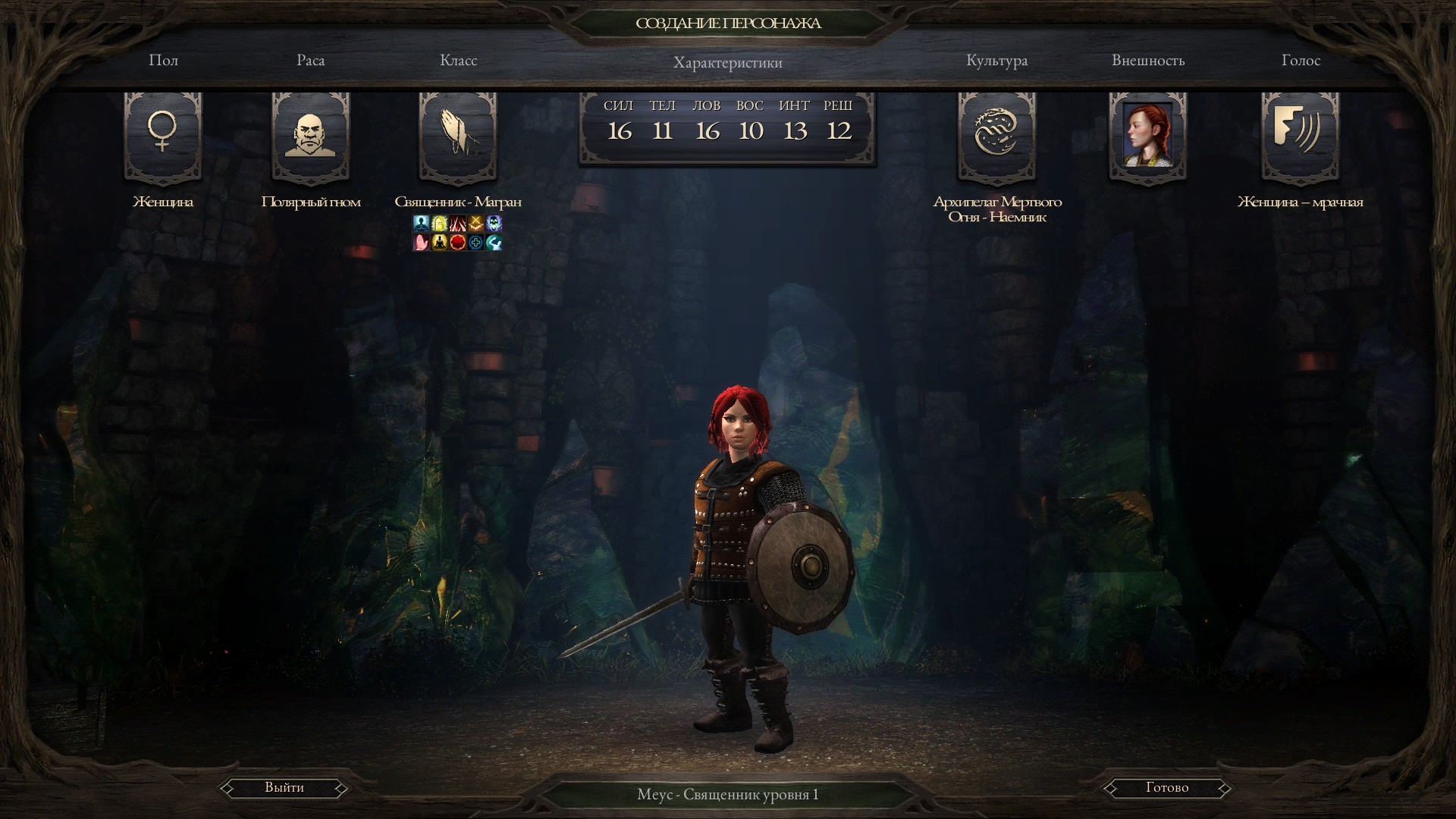Open the Голос tab
Screen dimensions: 1456x819
(x=1301, y=61)
